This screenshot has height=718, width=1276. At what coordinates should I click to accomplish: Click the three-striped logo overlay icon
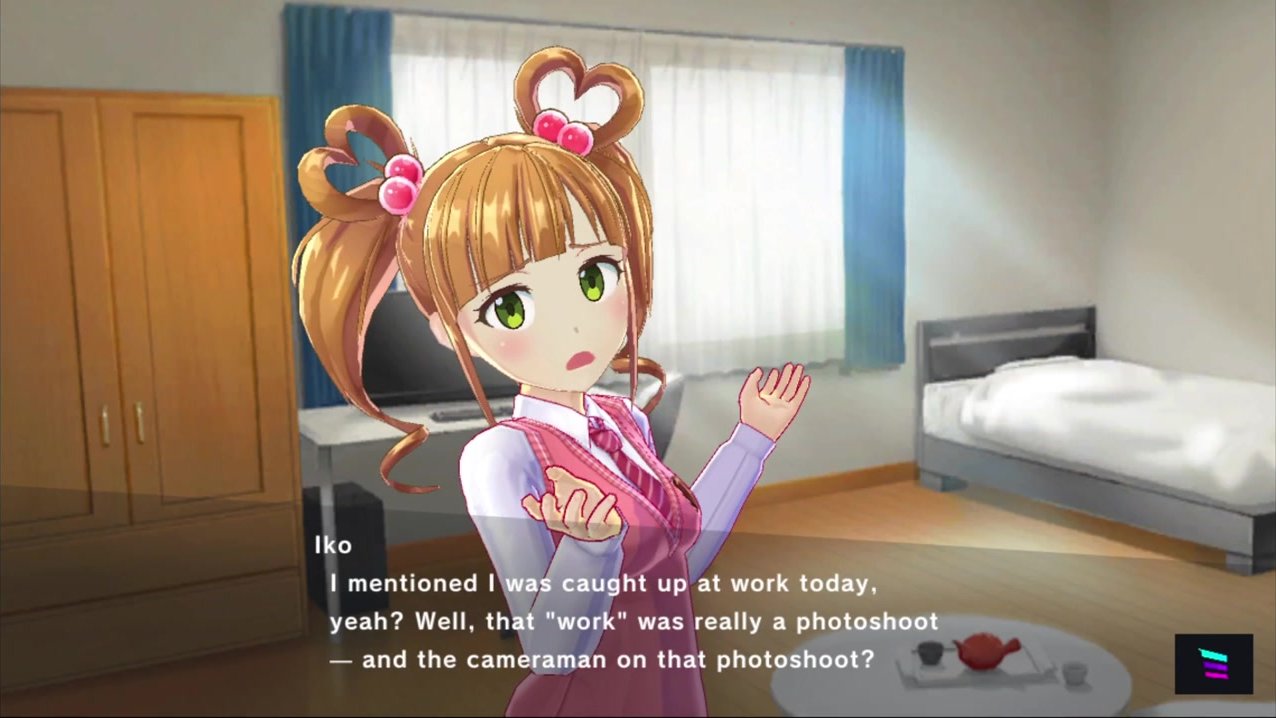[x=1213, y=664]
